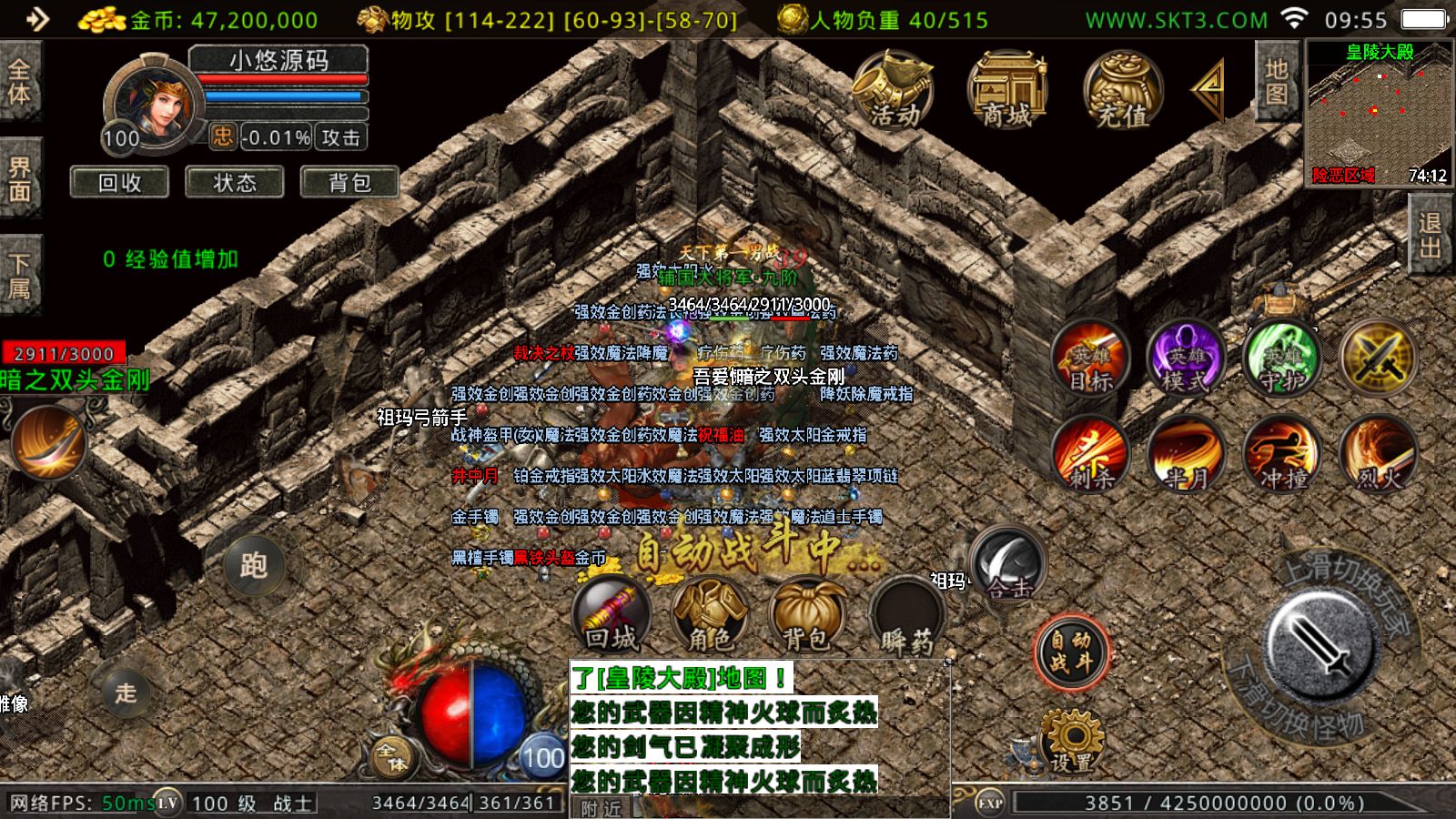The image size is (1456, 819).
Task: Open the 活动 events icon
Action: click(894, 91)
